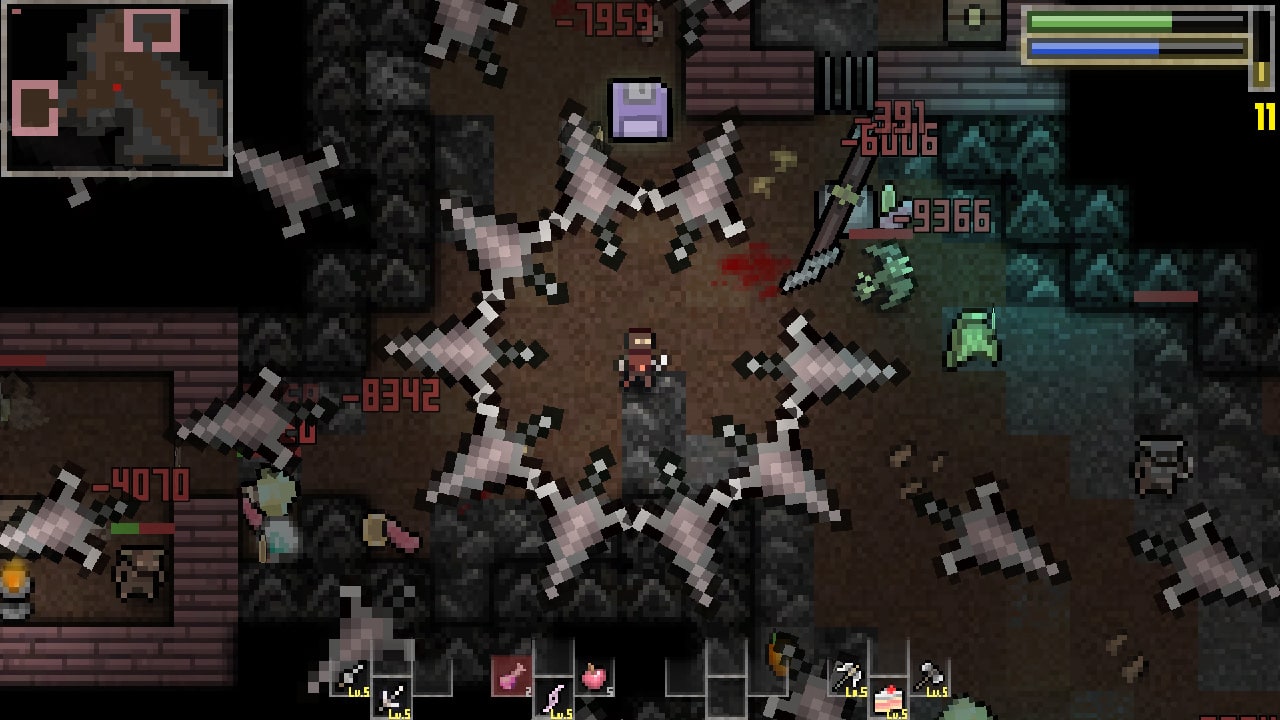Select the hatchet in the rightmost hotbar slot

coord(928,674)
